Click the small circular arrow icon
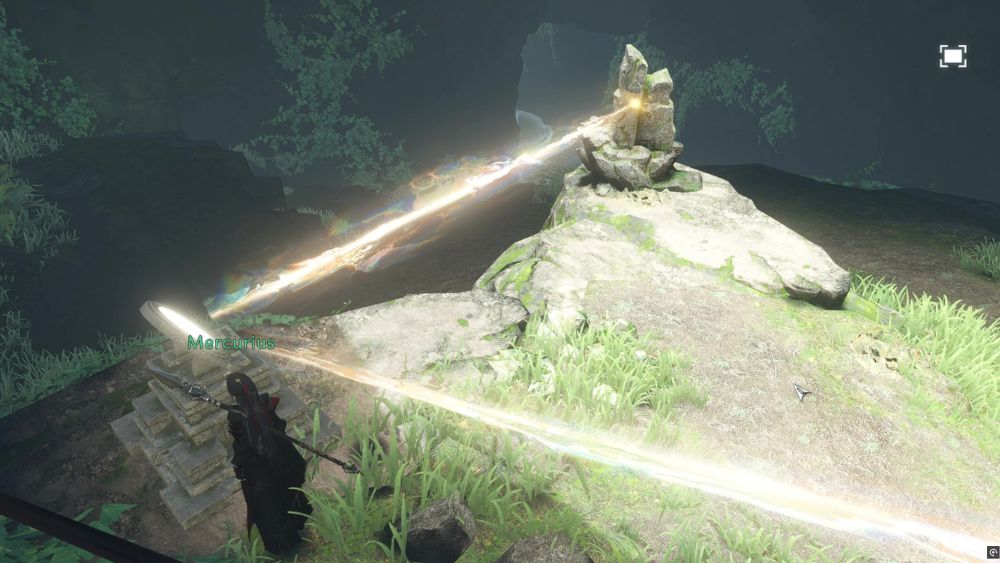1000x563 pixels. coord(992,552)
